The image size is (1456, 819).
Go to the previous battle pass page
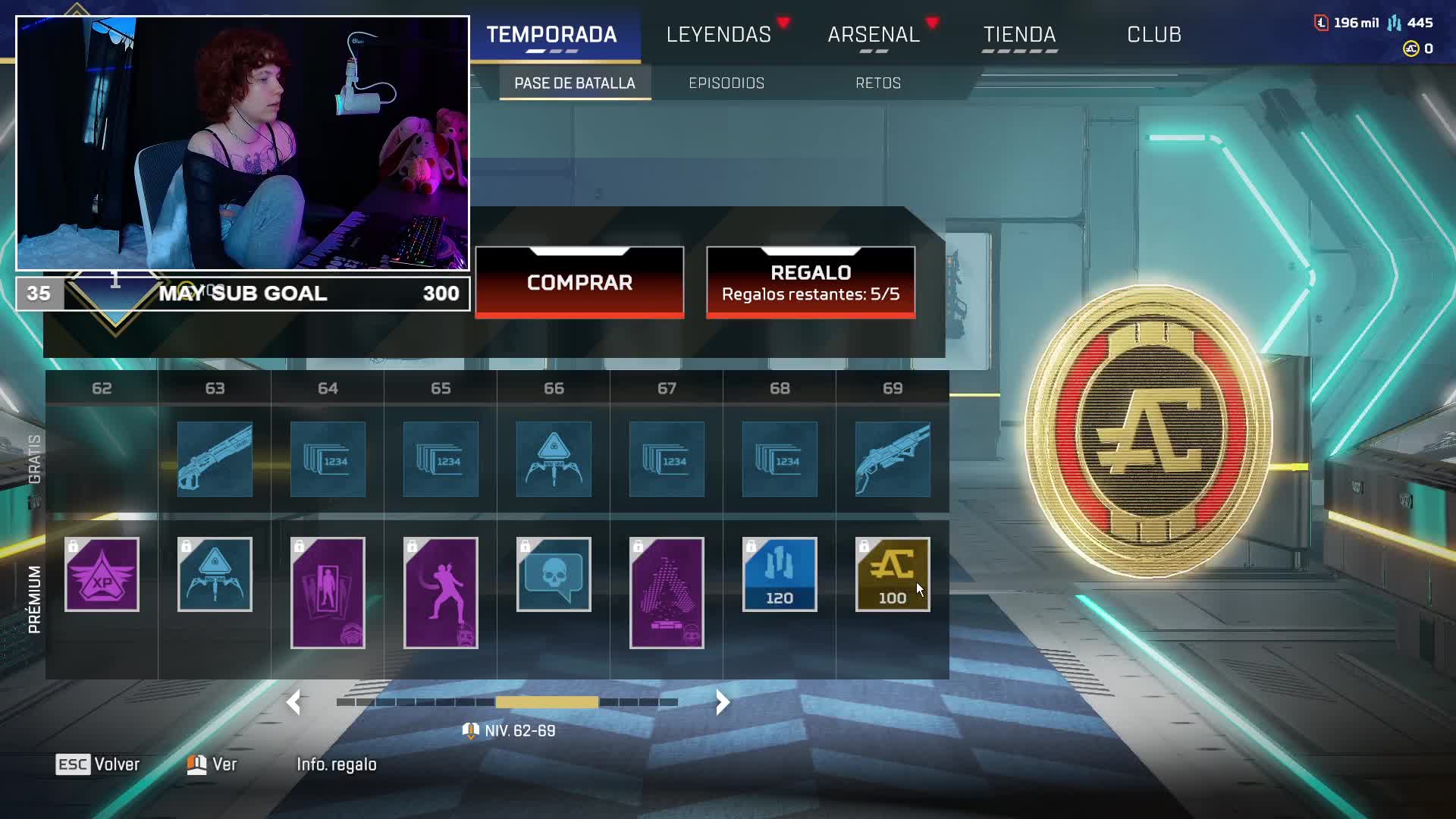tap(294, 702)
